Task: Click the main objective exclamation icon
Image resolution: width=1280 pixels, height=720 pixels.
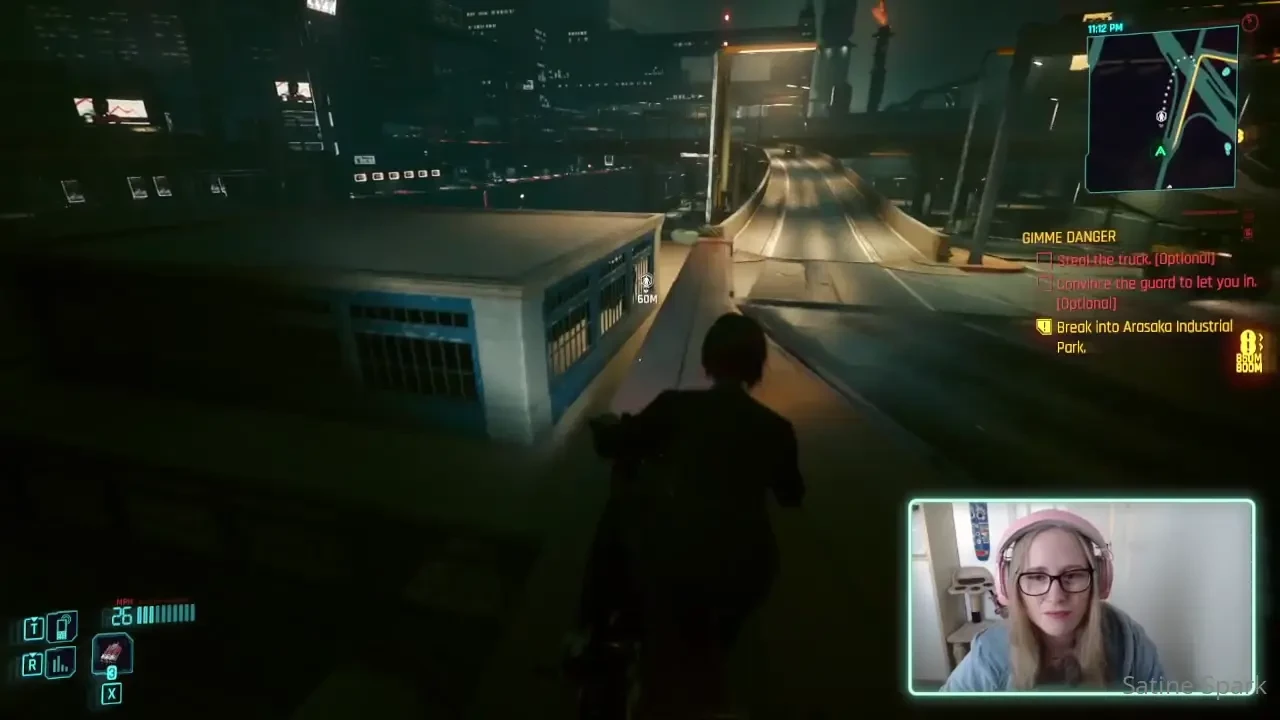Action: 1044,327
